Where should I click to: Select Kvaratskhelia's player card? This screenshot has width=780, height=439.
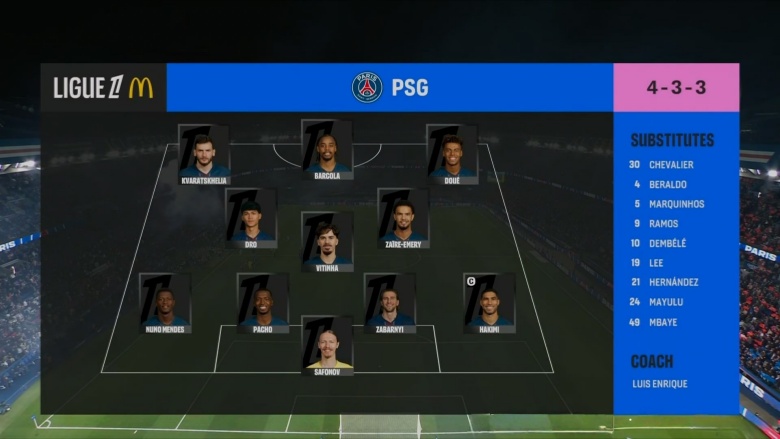point(204,154)
